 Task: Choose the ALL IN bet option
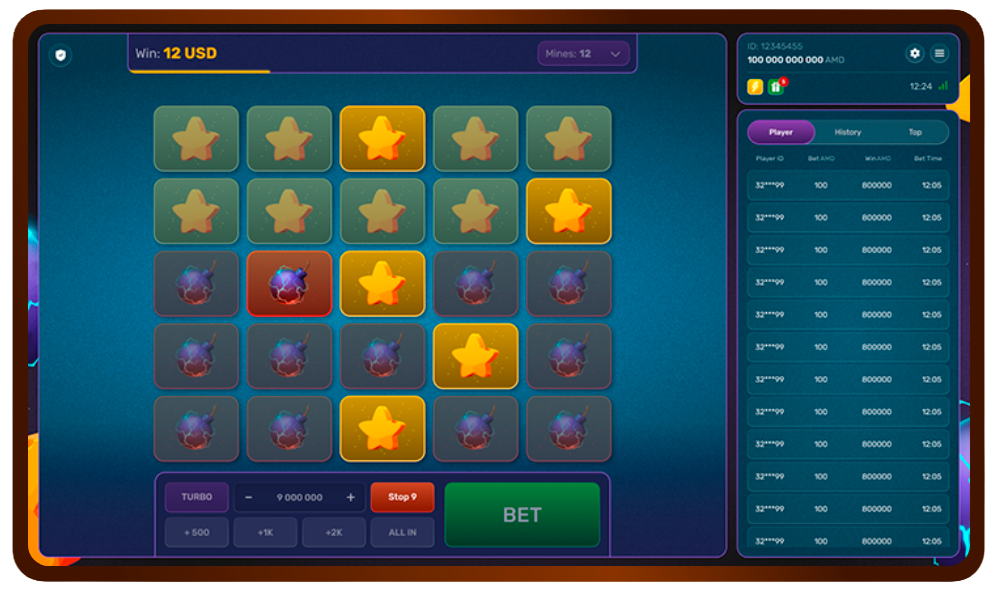402,532
